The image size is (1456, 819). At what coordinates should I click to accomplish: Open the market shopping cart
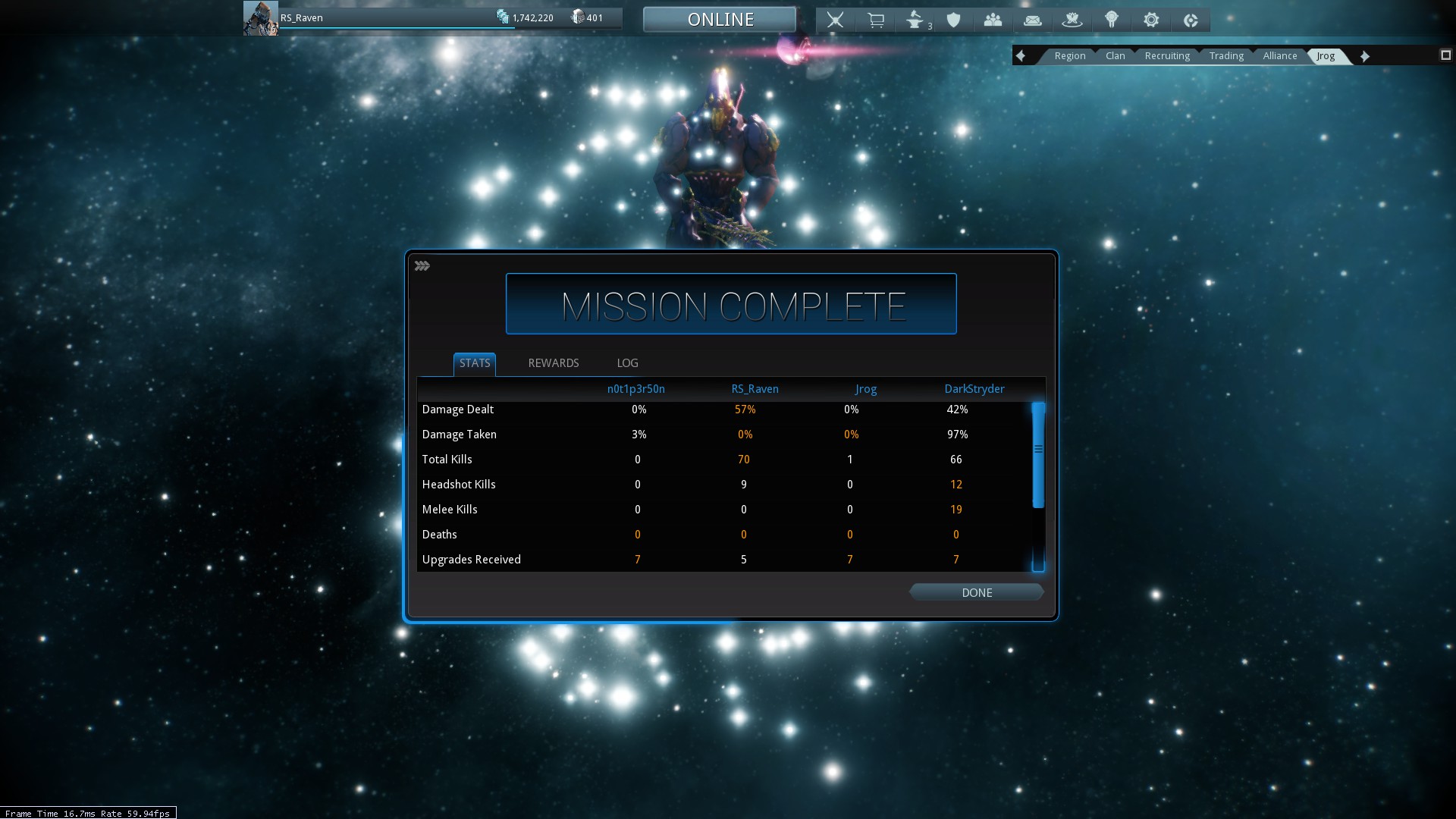pos(875,20)
